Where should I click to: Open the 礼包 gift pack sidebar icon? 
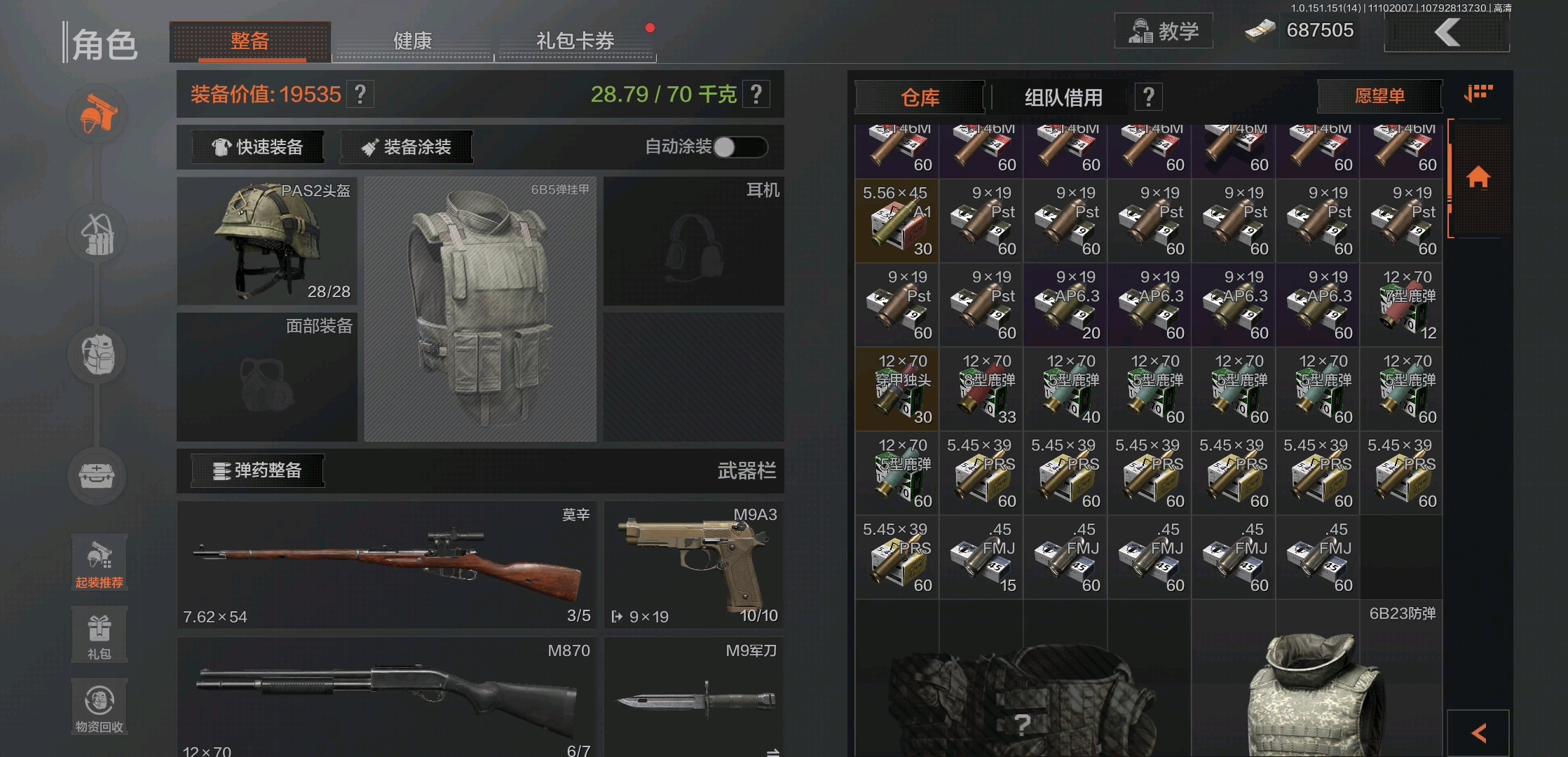click(99, 633)
